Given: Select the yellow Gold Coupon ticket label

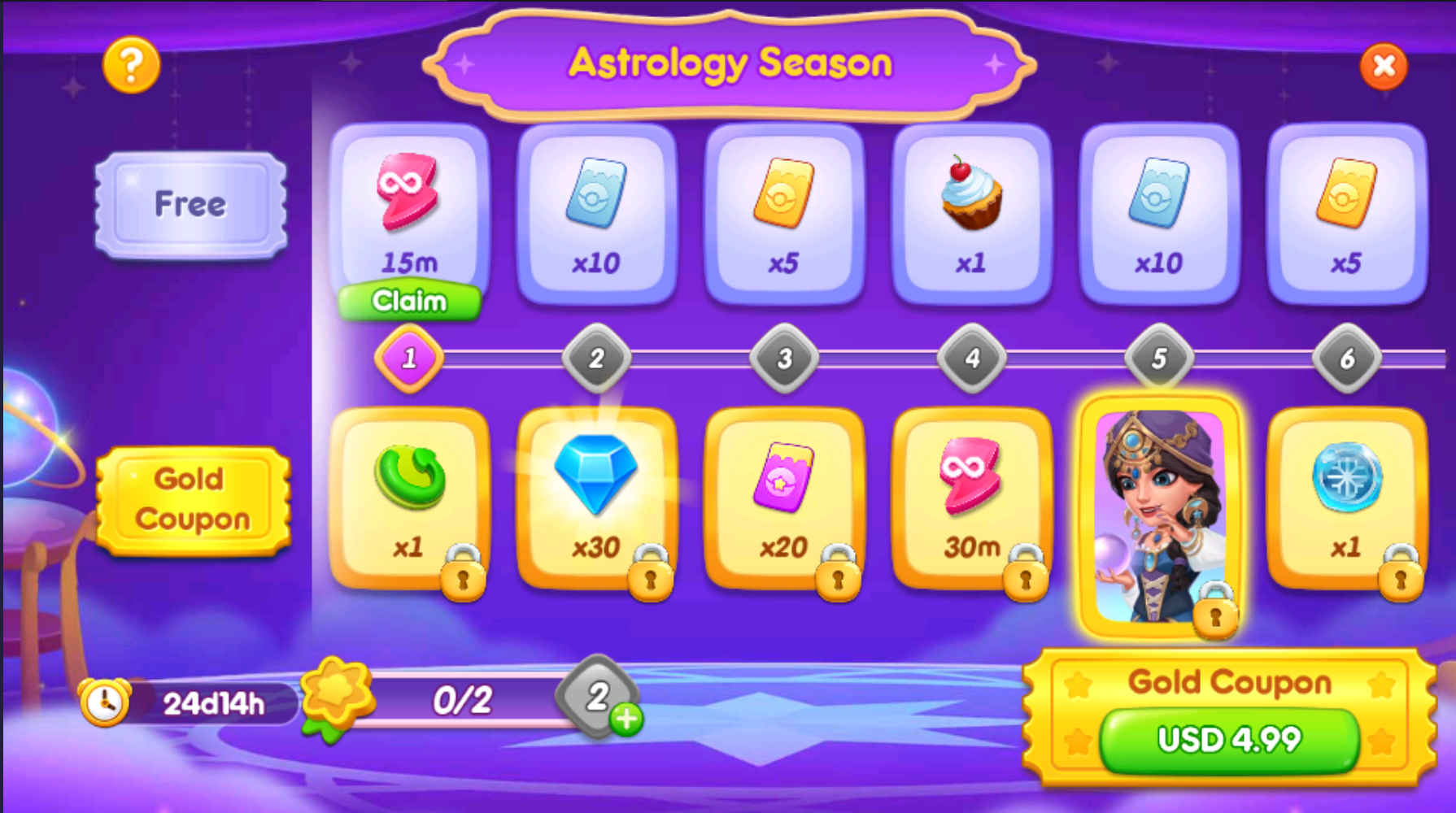Looking at the screenshot, I should click(193, 500).
